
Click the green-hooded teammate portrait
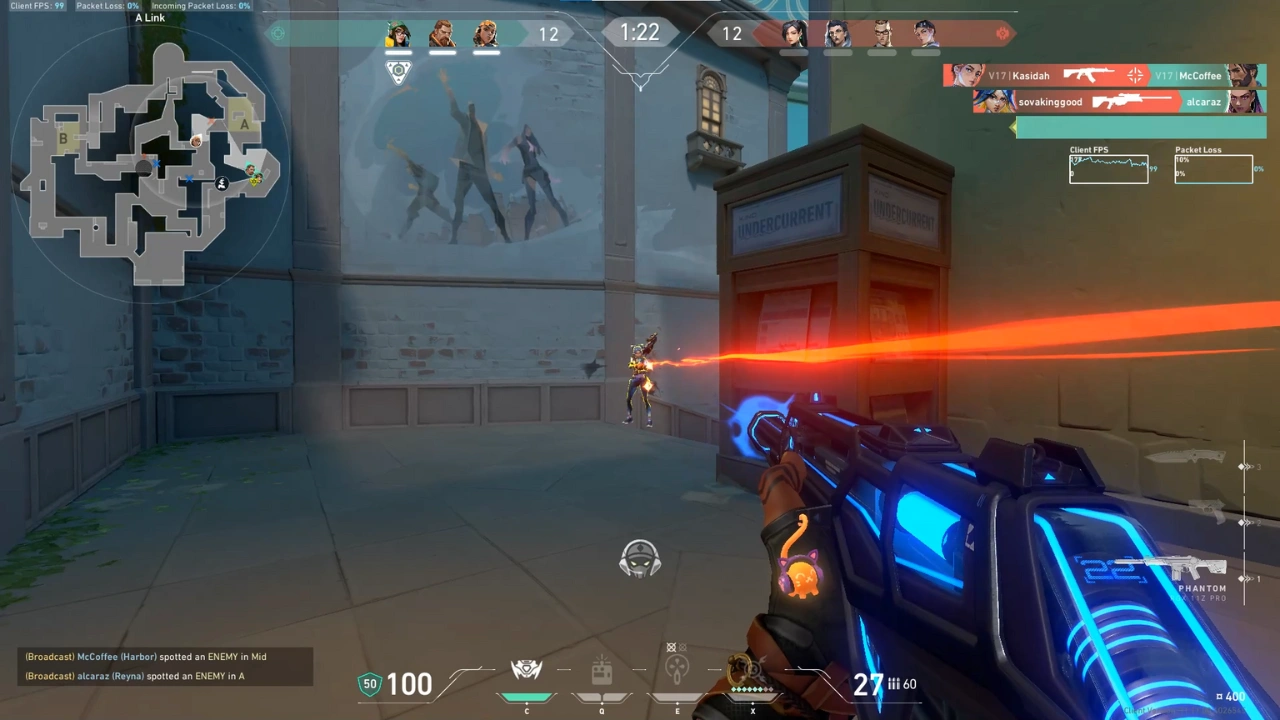(398, 34)
